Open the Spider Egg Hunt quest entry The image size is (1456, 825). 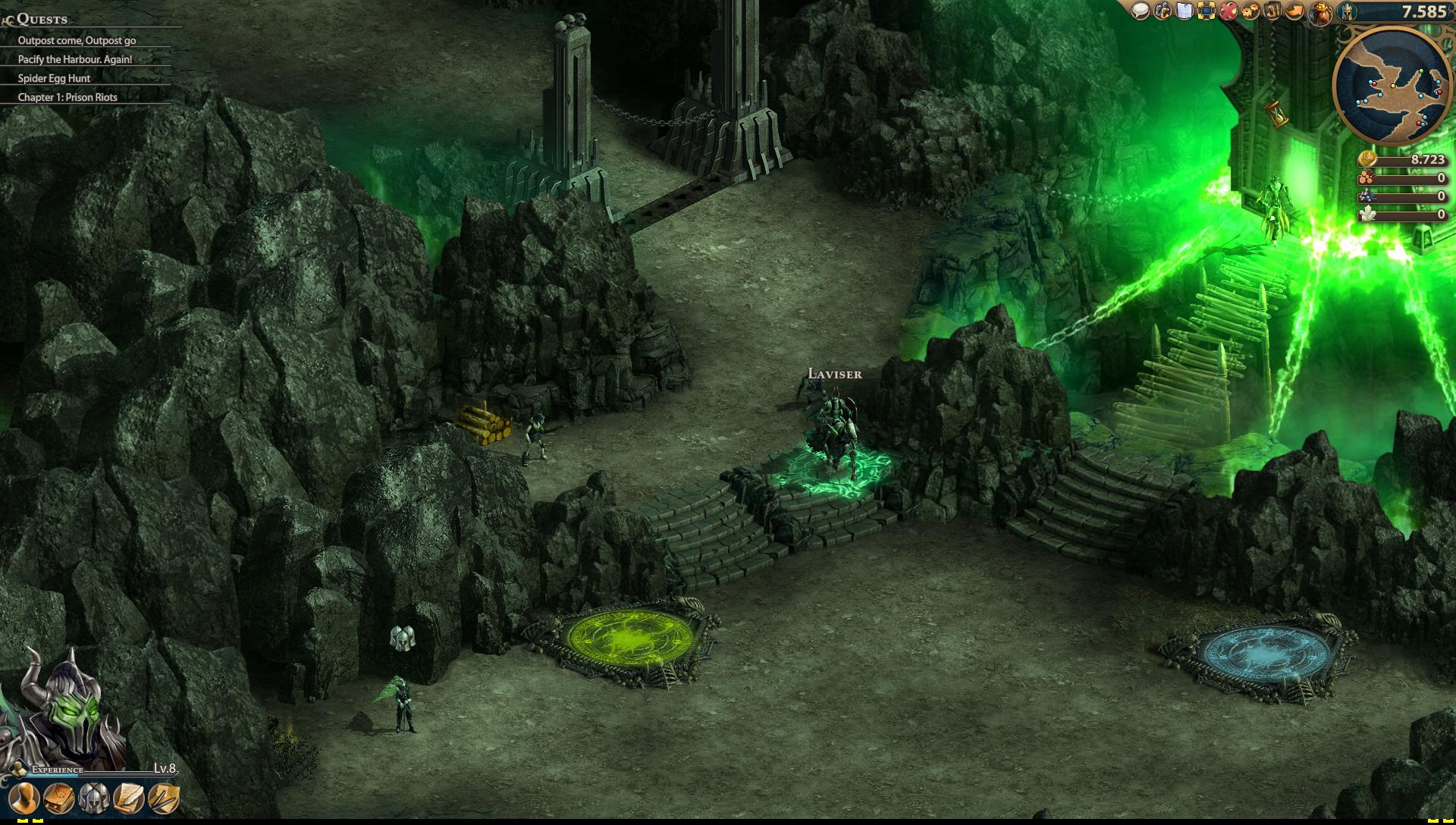pos(54,78)
